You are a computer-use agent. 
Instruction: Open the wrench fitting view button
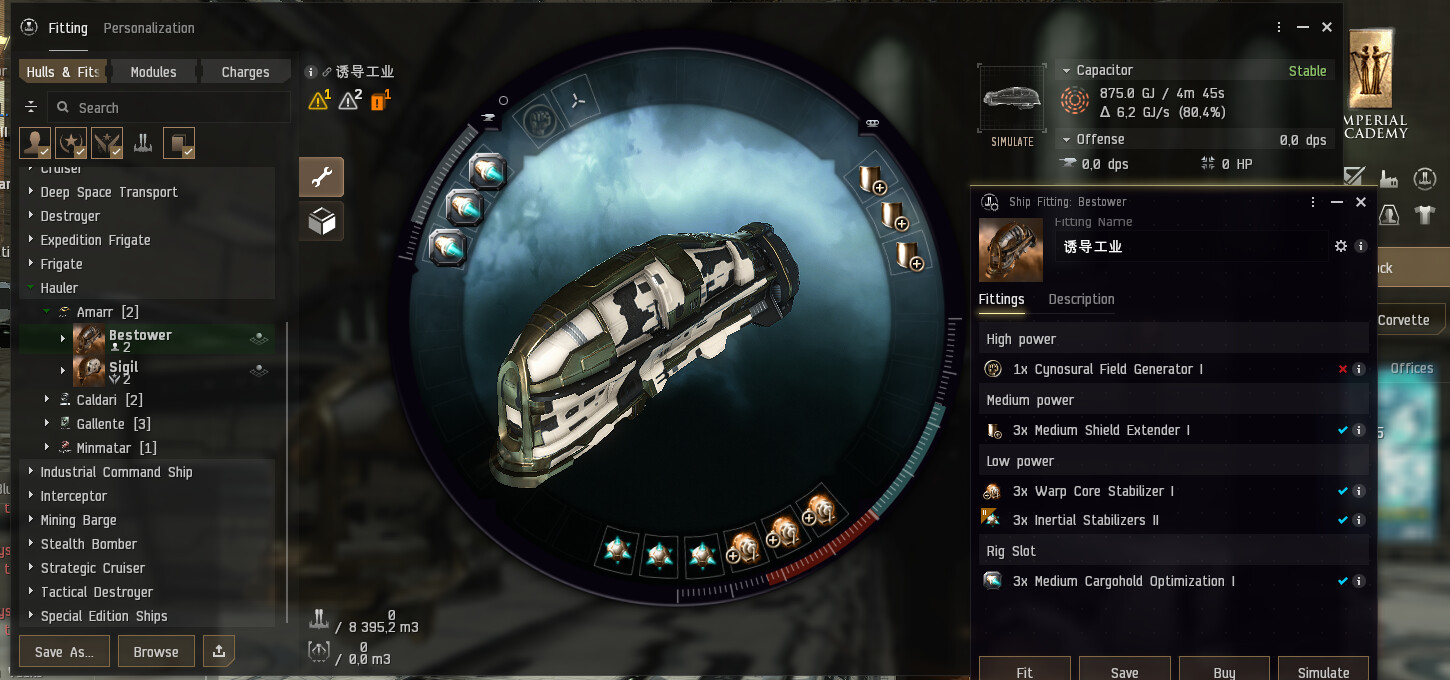tap(321, 177)
